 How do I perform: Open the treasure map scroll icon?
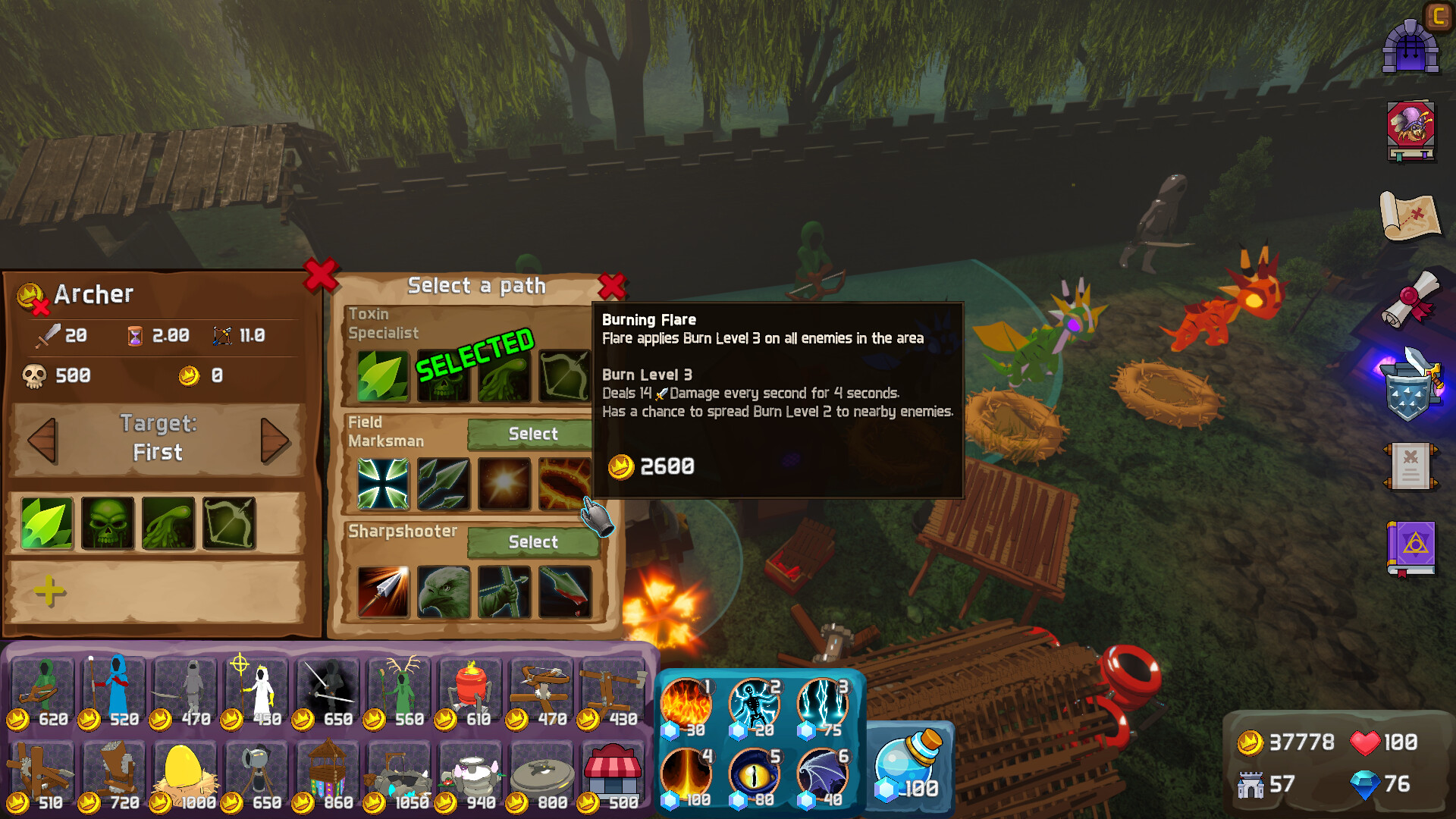(1412, 215)
